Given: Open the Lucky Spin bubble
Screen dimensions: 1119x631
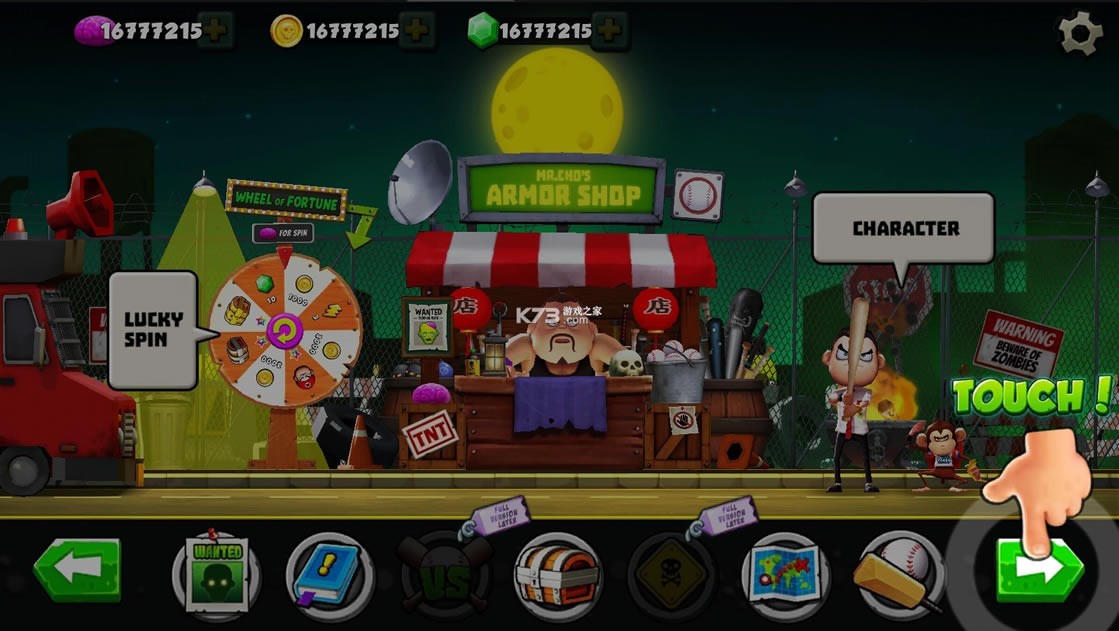Looking at the screenshot, I should pyautogui.click(x=153, y=330).
